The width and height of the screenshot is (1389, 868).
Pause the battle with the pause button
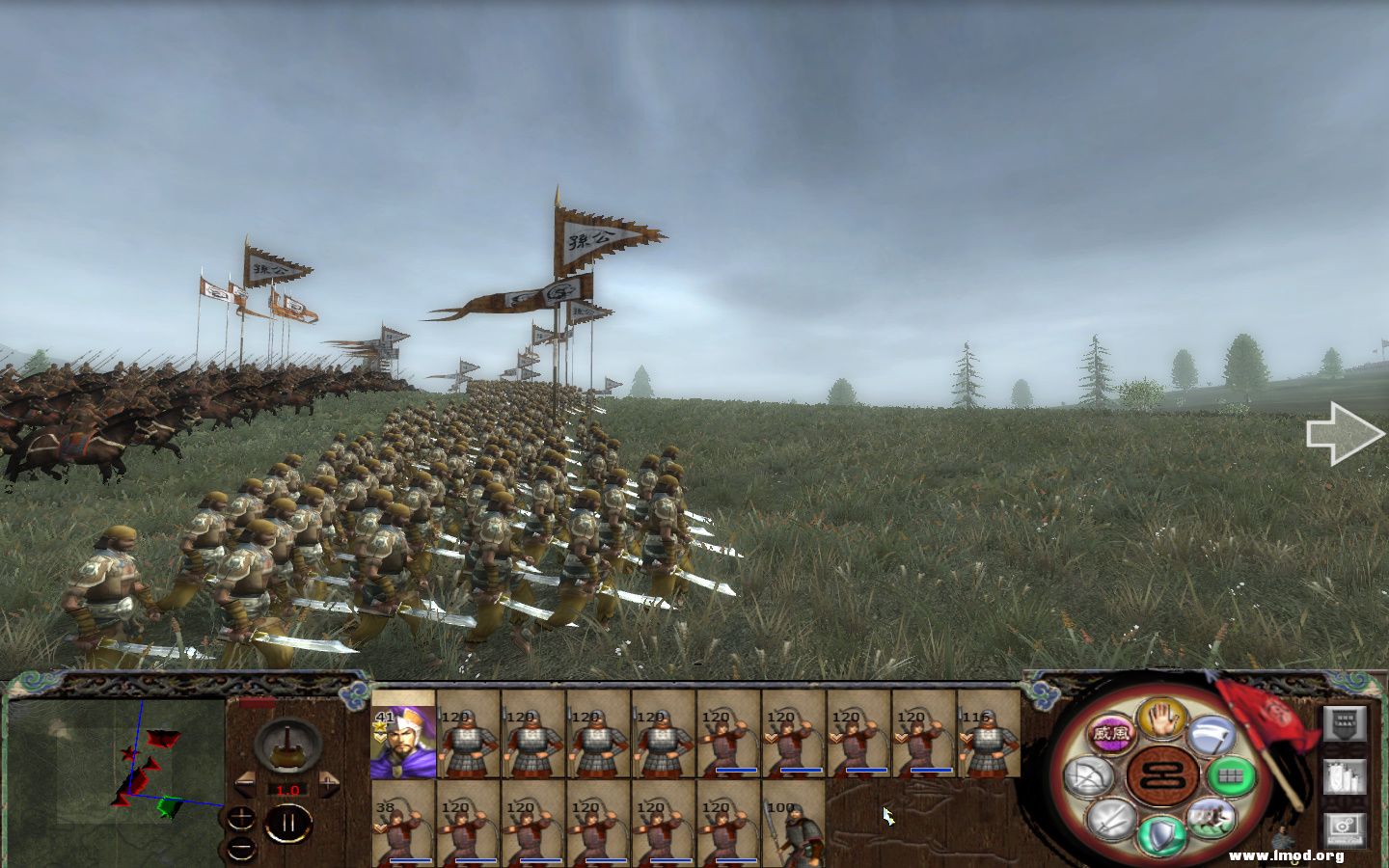(x=289, y=821)
